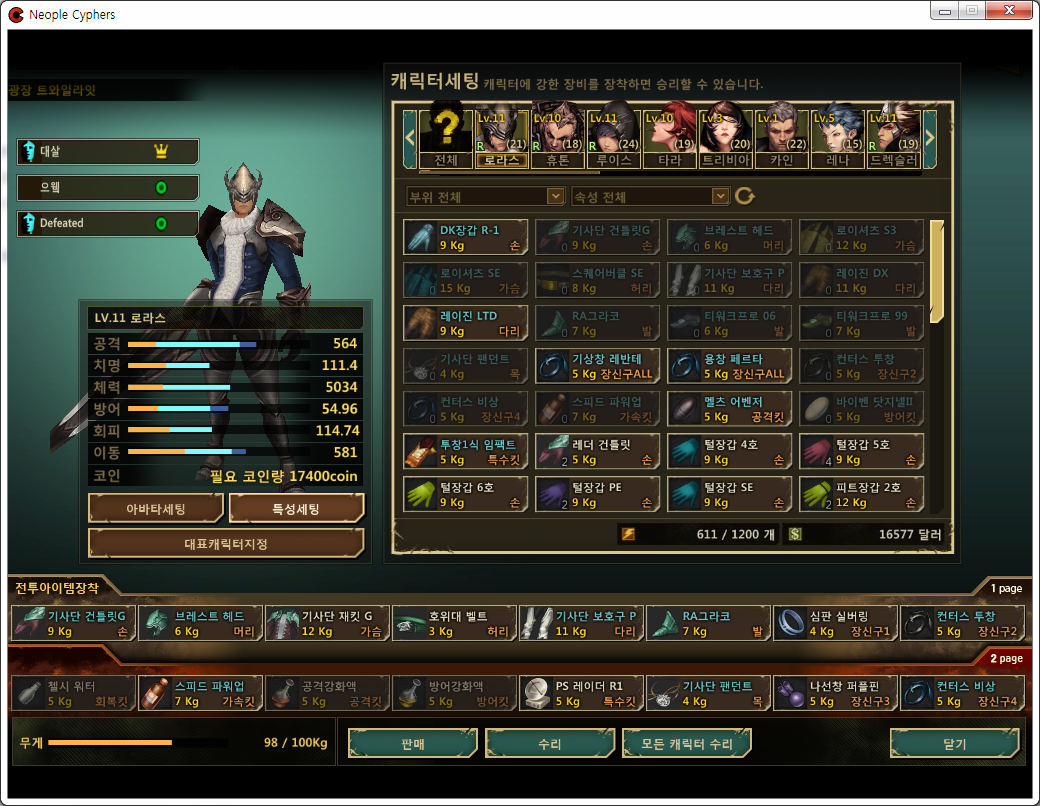Choose the 타라 character portrait
Image resolution: width=1040 pixels, height=806 pixels.
pyautogui.click(x=669, y=135)
